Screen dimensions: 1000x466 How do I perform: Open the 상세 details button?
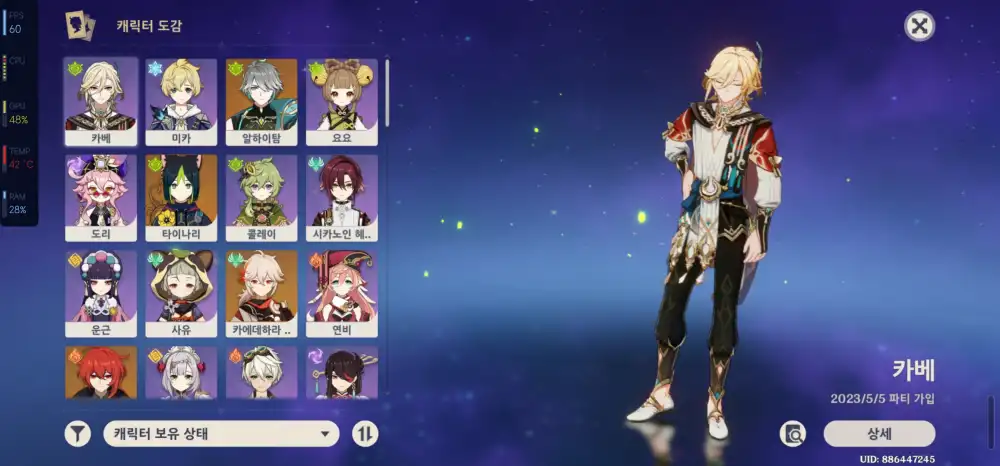[x=879, y=433]
